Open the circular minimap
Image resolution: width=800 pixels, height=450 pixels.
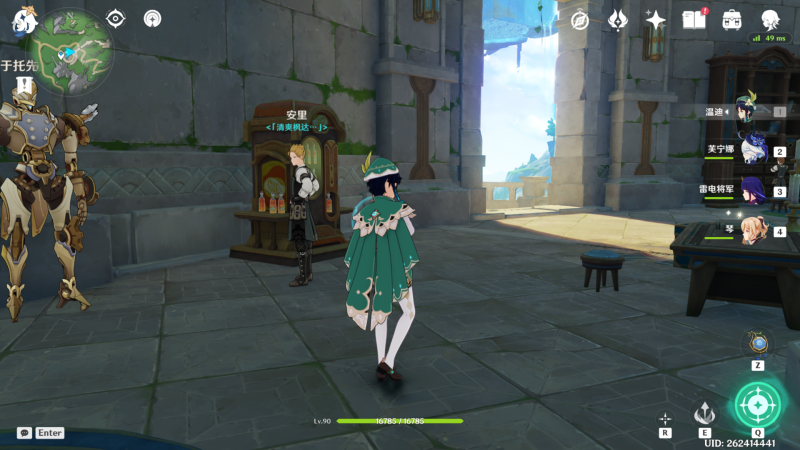(71, 52)
